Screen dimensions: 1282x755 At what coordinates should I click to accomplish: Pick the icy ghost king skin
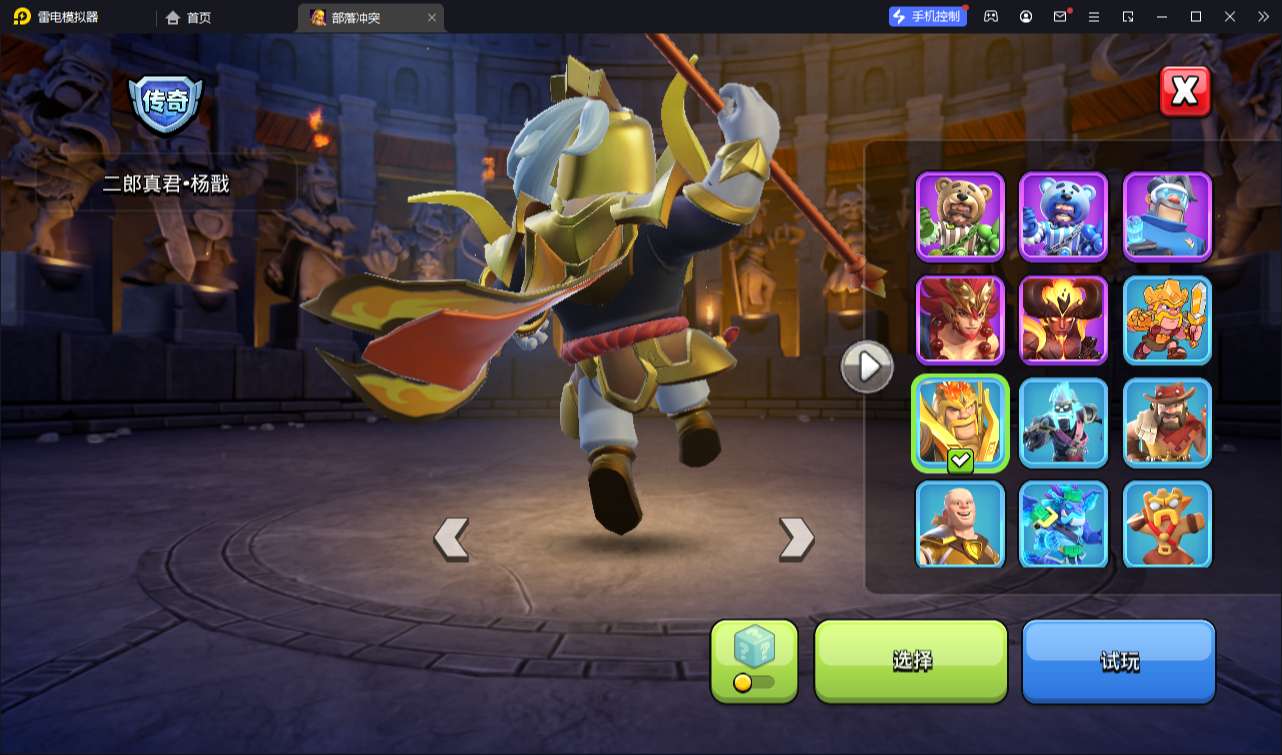(1064, 423)
